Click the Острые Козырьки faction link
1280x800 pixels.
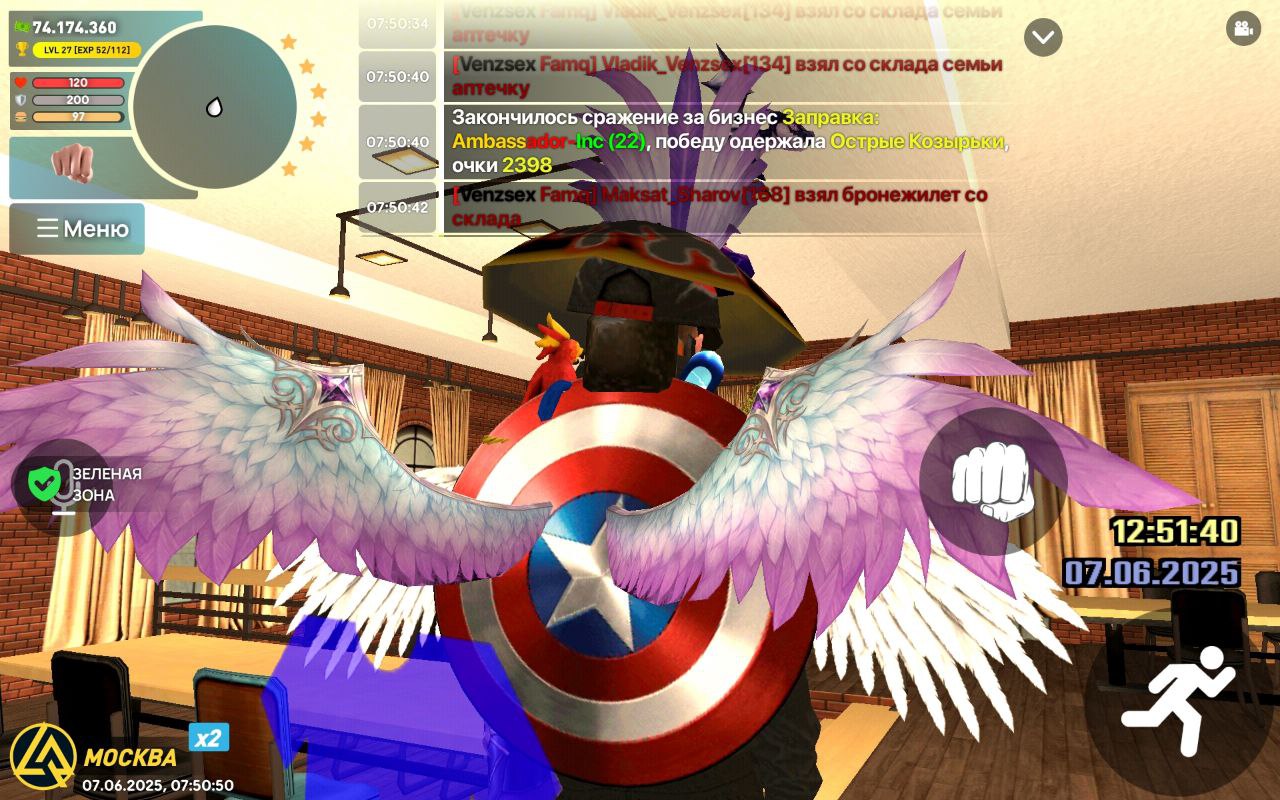pos(916,144)
